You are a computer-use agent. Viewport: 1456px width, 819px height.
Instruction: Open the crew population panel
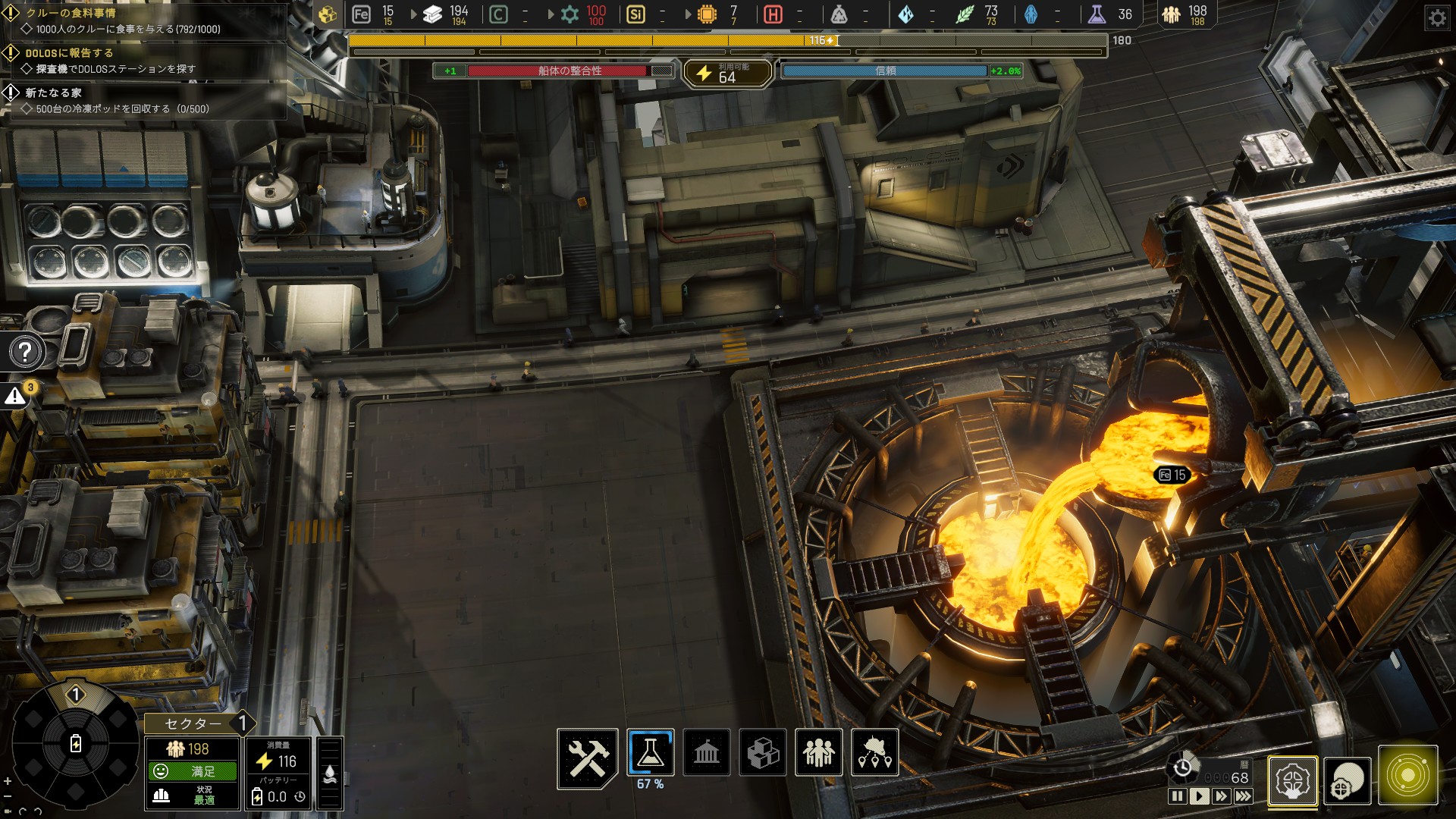click(819, 752)
